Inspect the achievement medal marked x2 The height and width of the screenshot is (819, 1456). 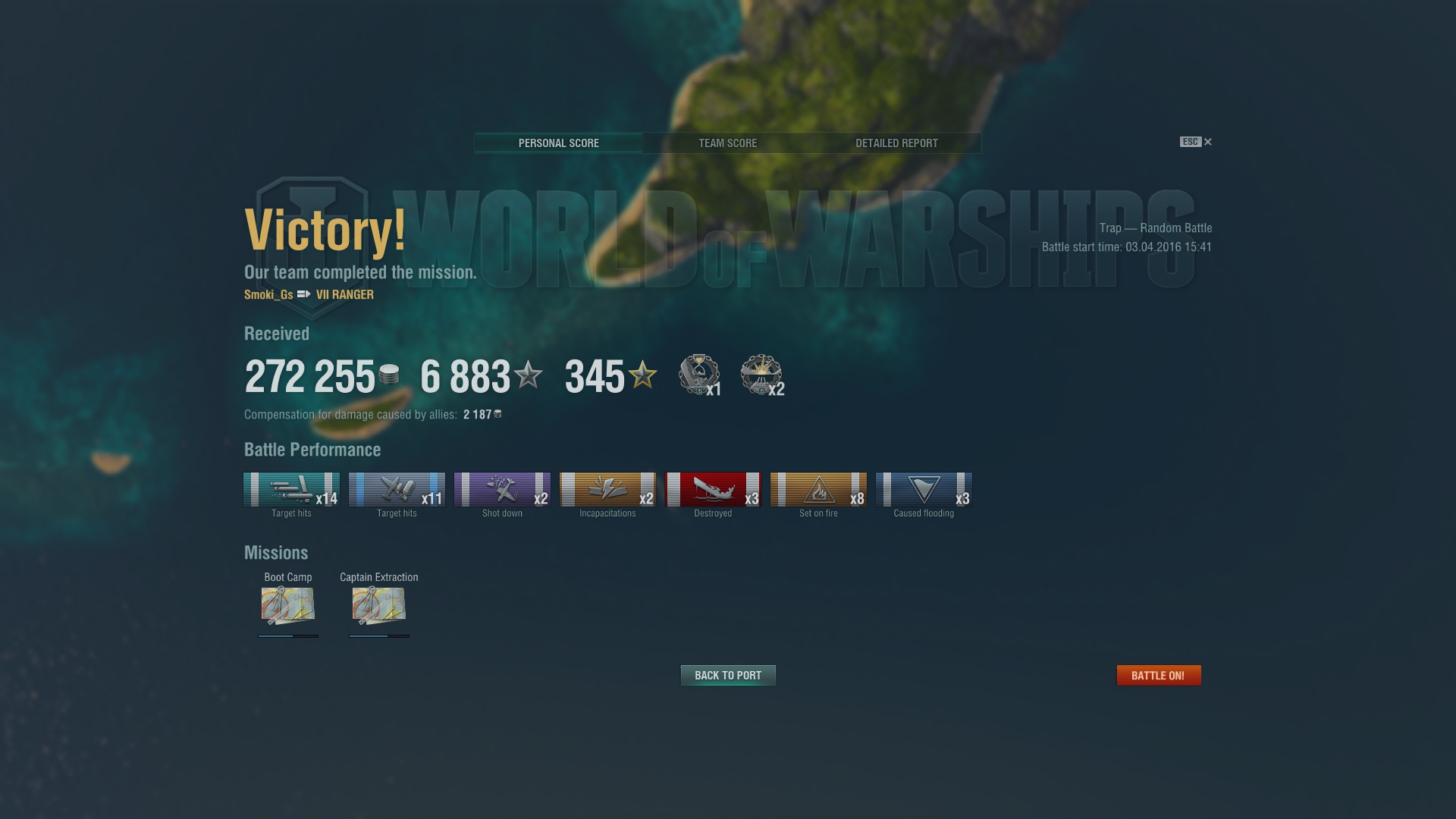click(x=761, y=375)
